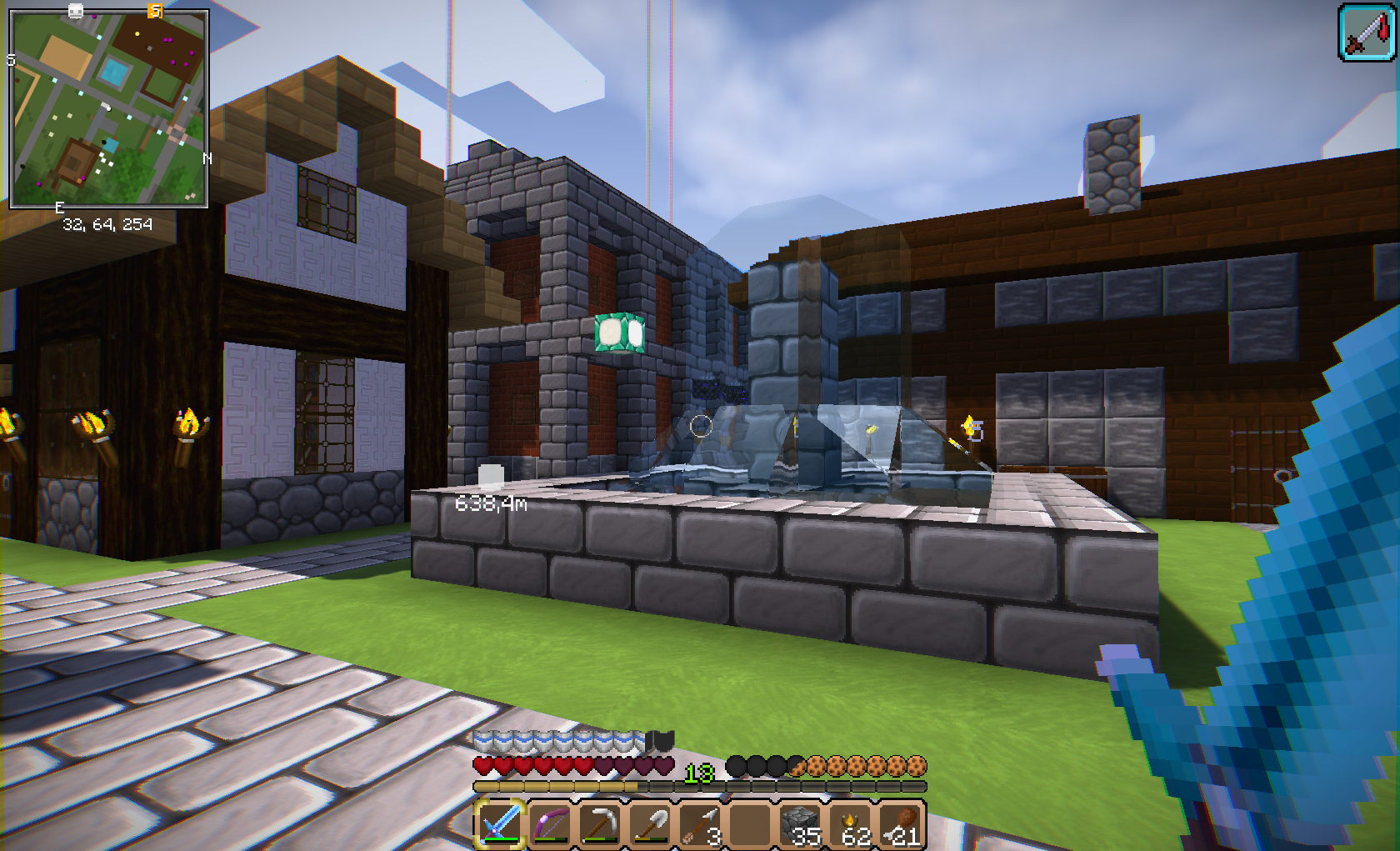Select the diamond sword hotbar slot
The height and width of the screenshot is (851, 1400).
[x=500, y=823]
